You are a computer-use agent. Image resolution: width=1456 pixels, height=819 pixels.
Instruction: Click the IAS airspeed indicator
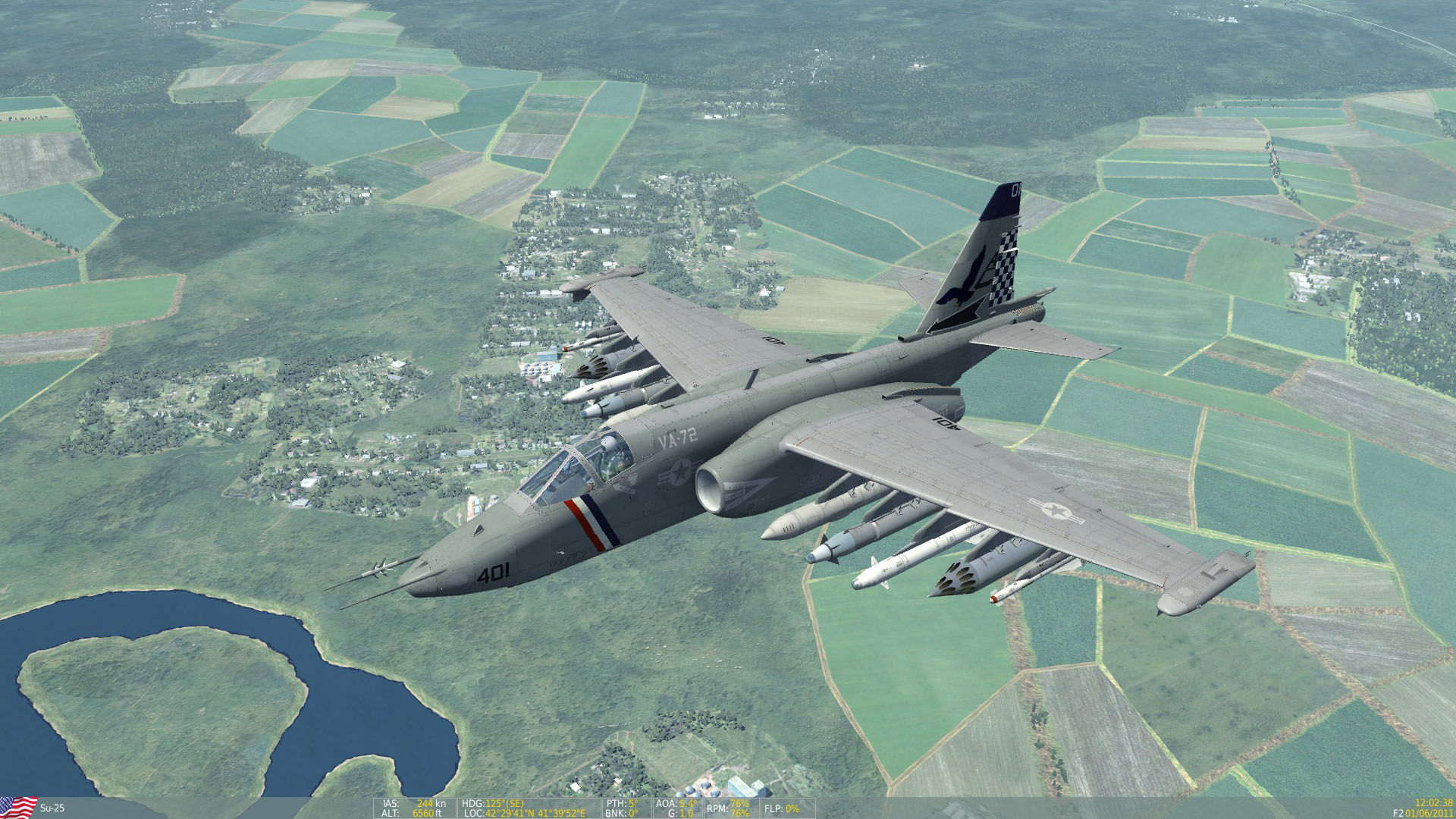click(x=389, y=802)
